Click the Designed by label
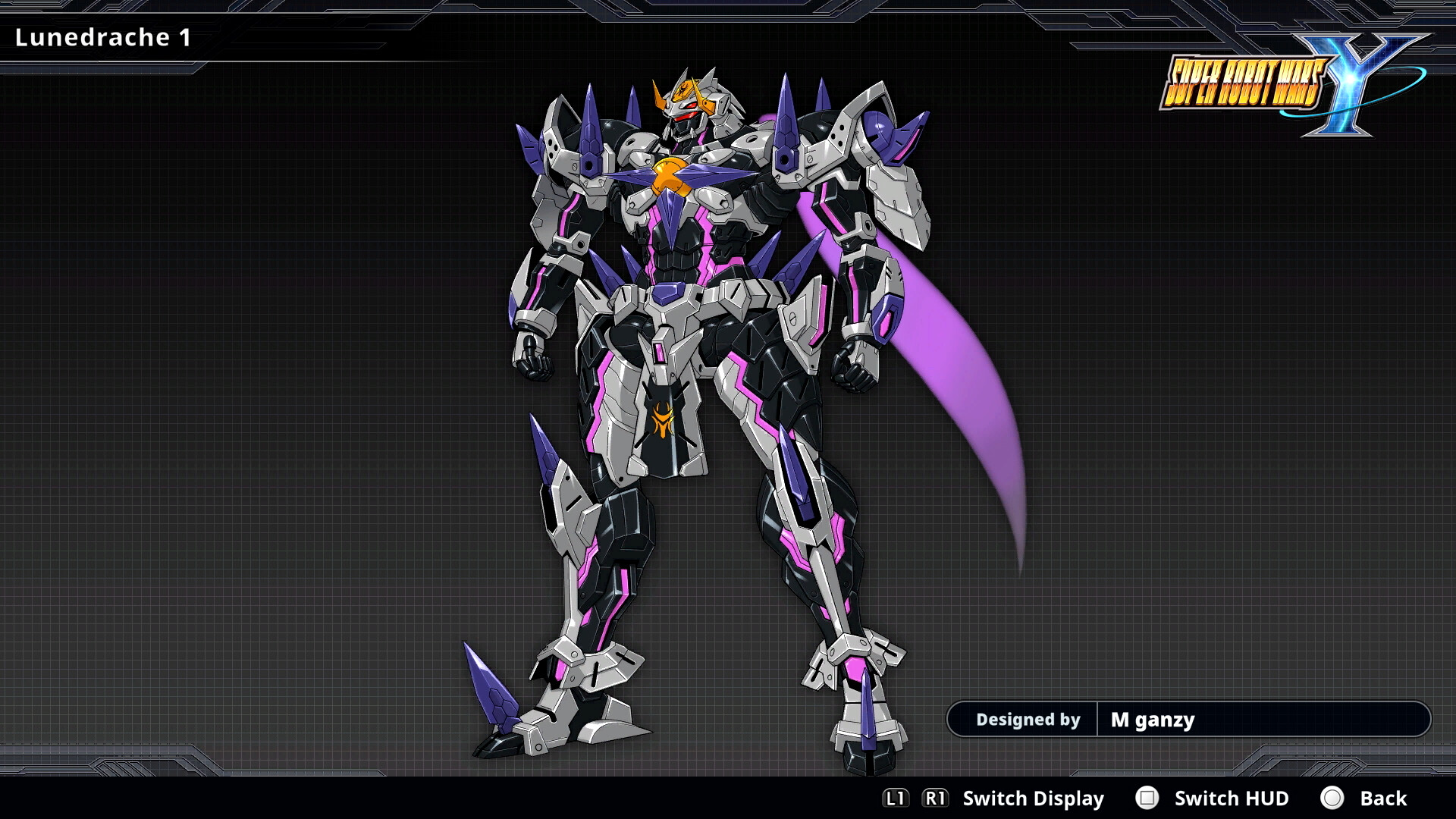Viewport: 1456px width, 819px height. coord(1028,719)
